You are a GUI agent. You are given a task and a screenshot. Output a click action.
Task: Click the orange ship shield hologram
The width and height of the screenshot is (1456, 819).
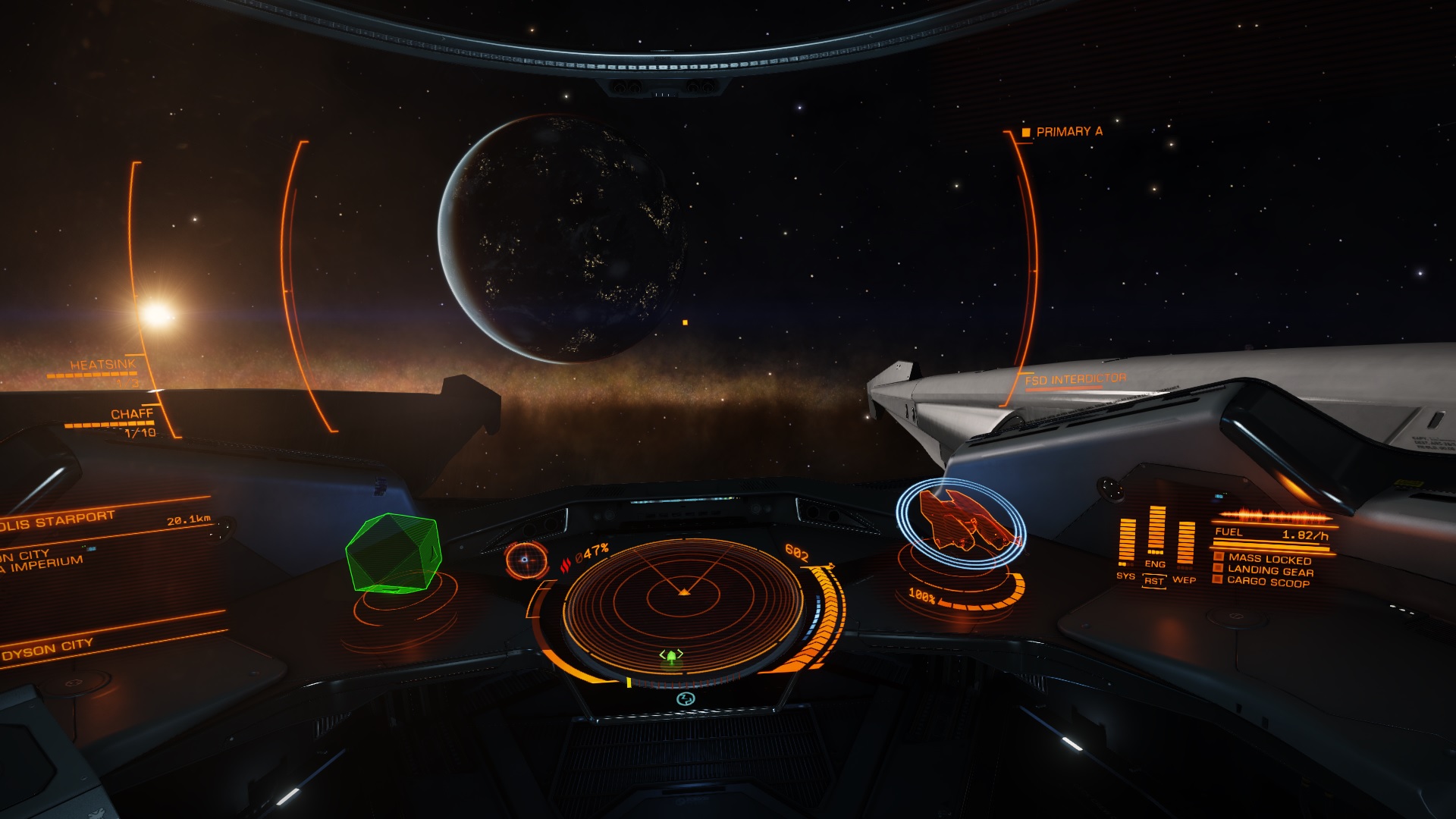click(x=962, y=520)
